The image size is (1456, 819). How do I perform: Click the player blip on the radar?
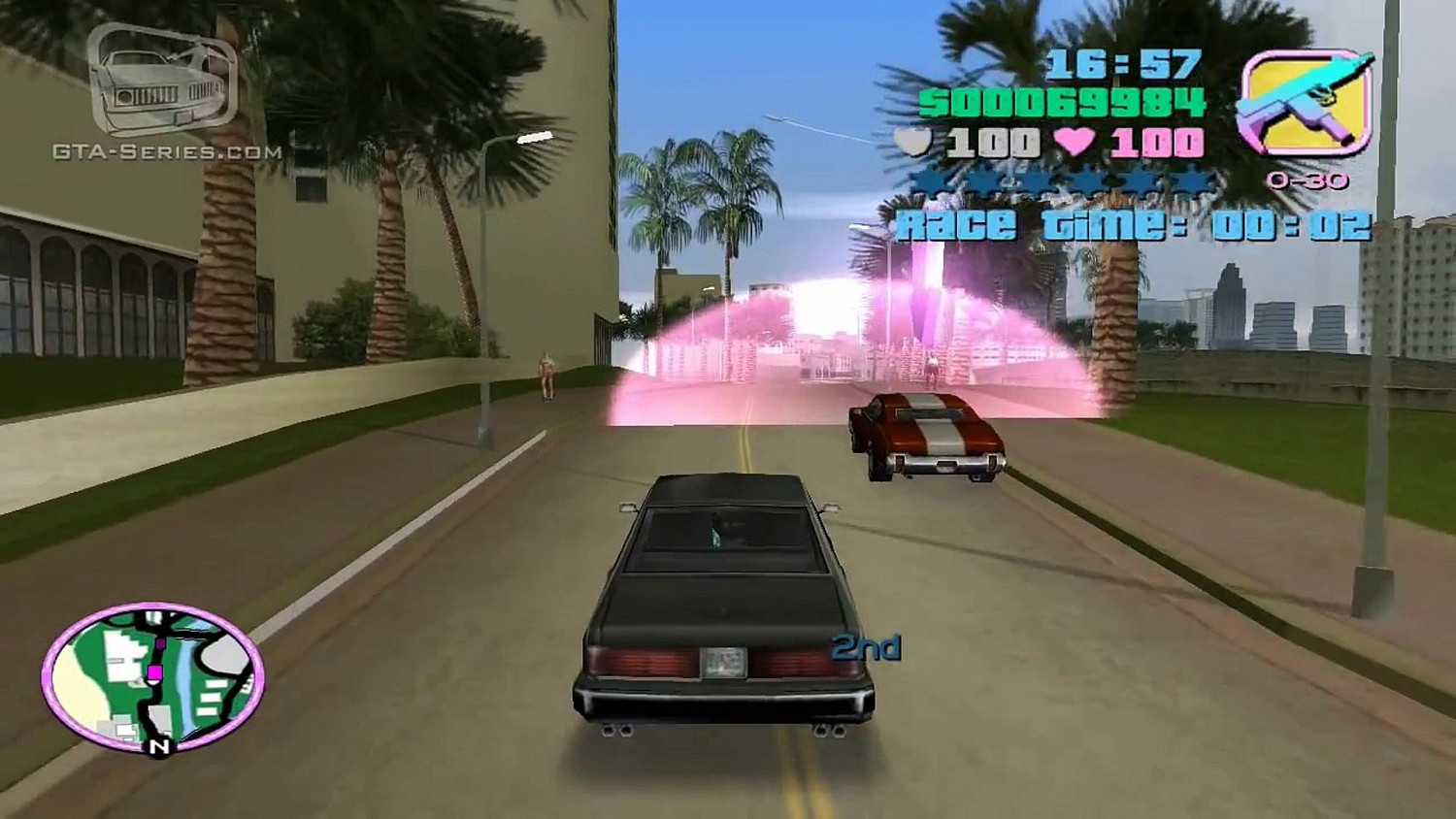coord(155,674)
